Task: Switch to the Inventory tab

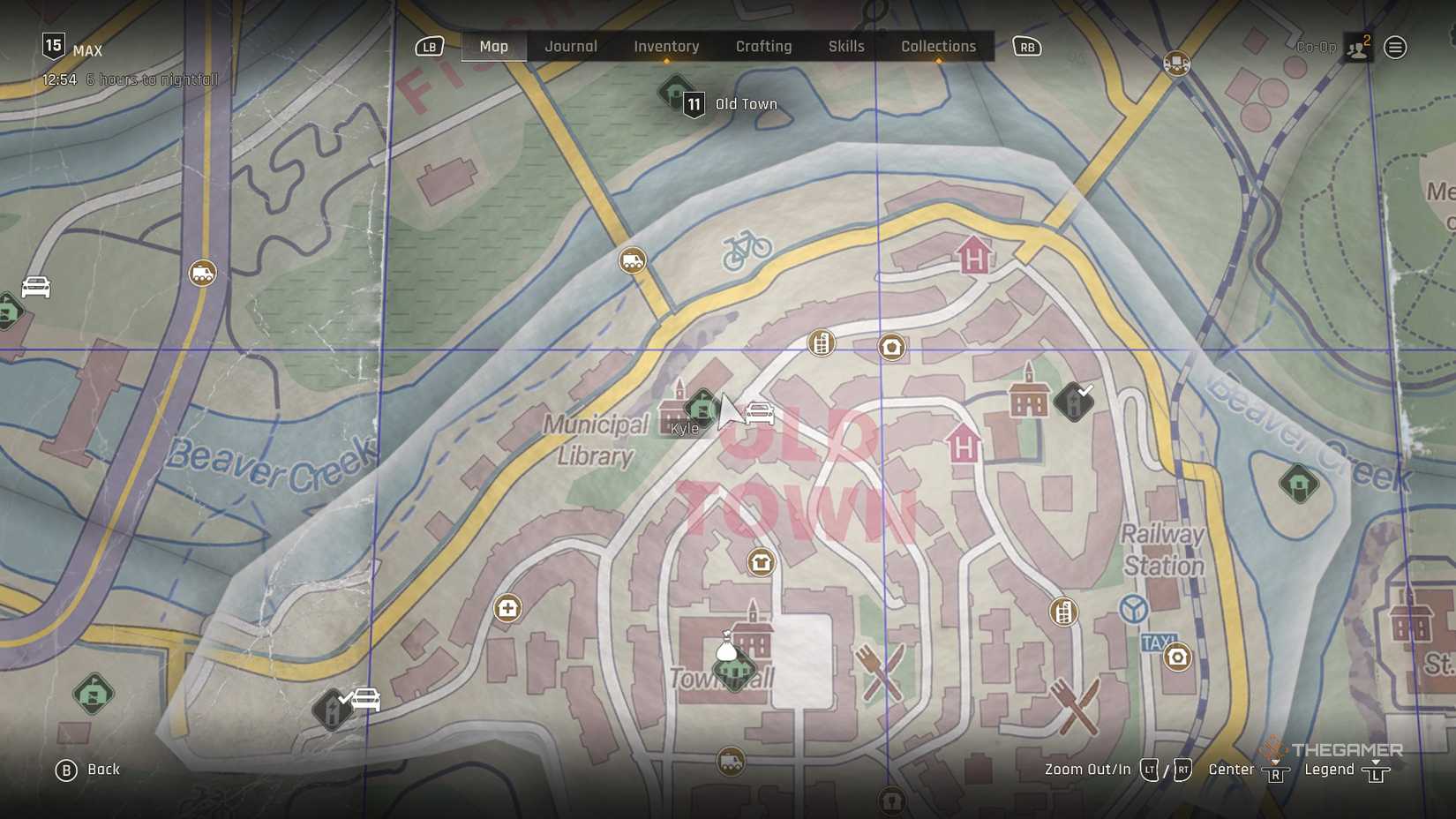Action: point(665,46)
